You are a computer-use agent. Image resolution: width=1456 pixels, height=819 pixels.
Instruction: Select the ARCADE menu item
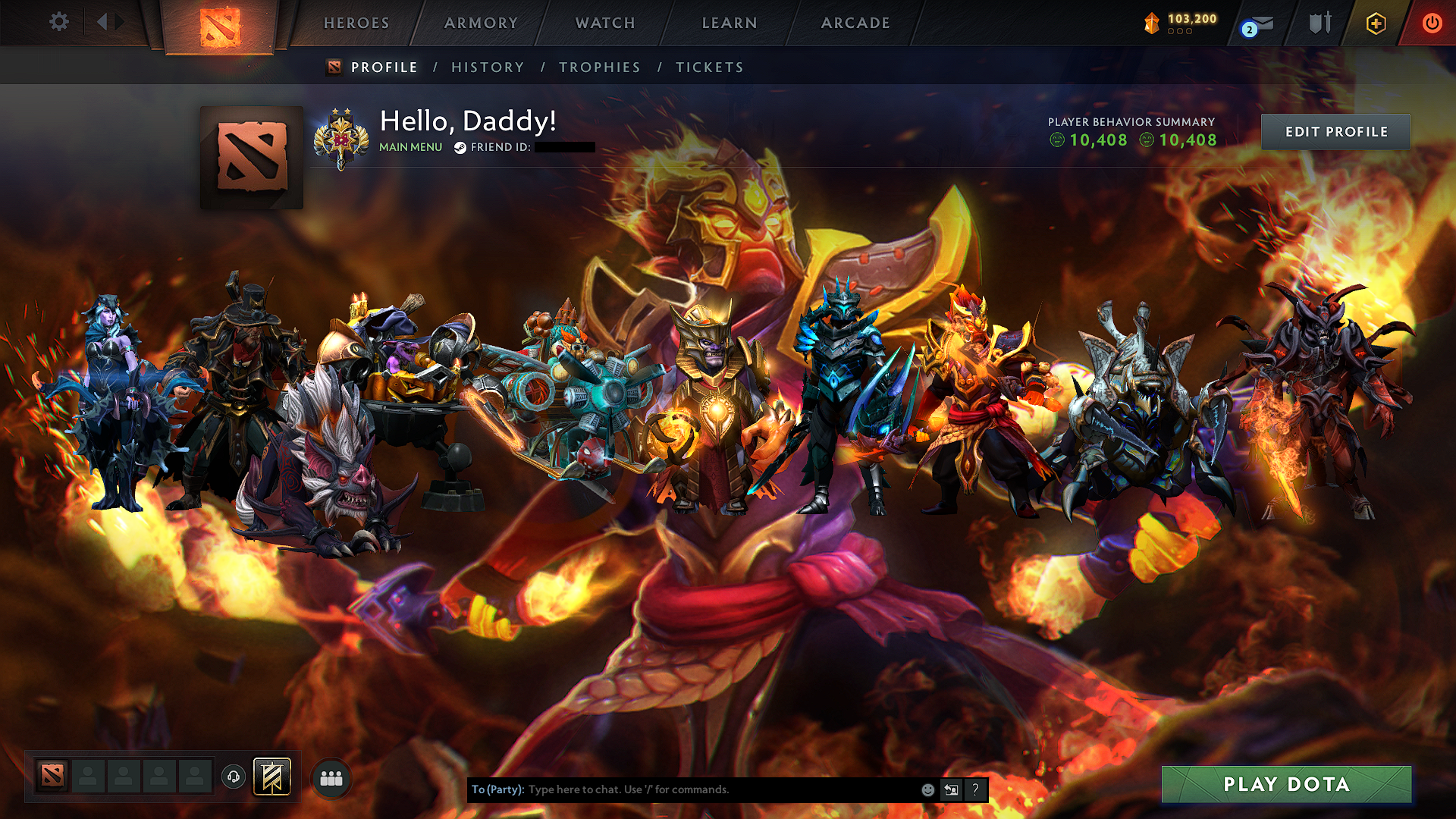tap(855, 24)
